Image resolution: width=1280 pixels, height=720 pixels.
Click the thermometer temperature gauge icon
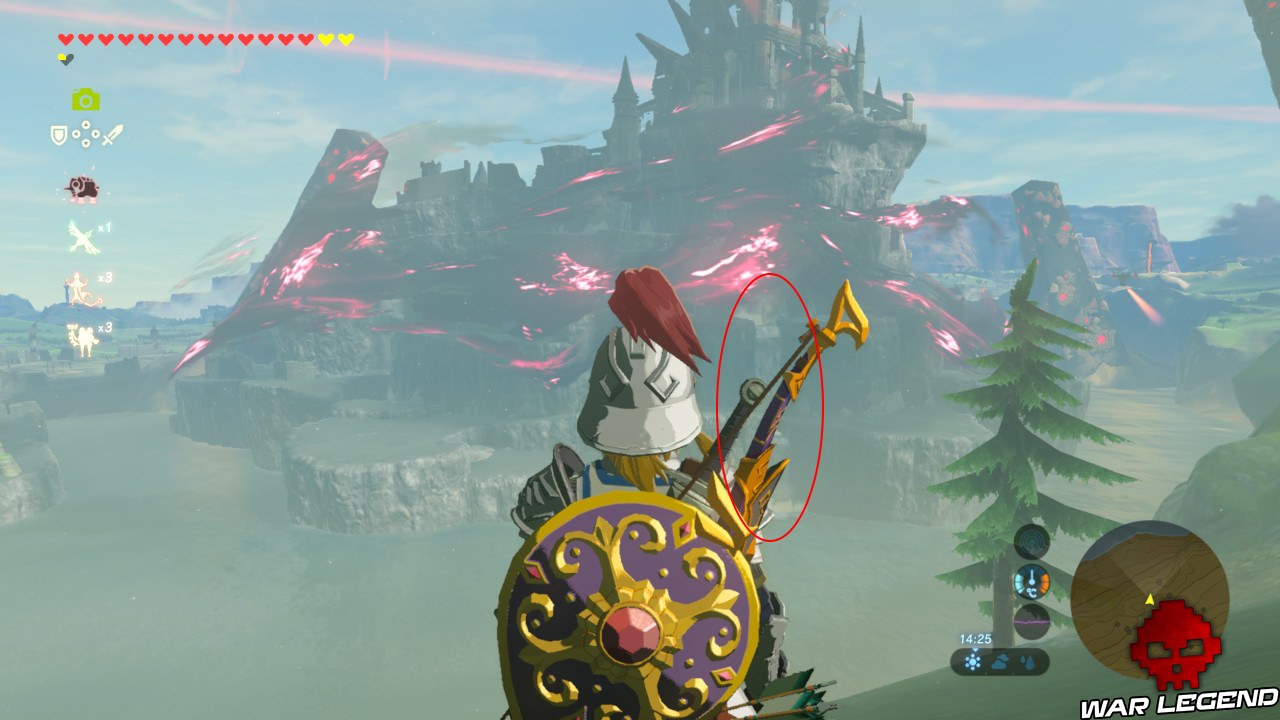1032,580
